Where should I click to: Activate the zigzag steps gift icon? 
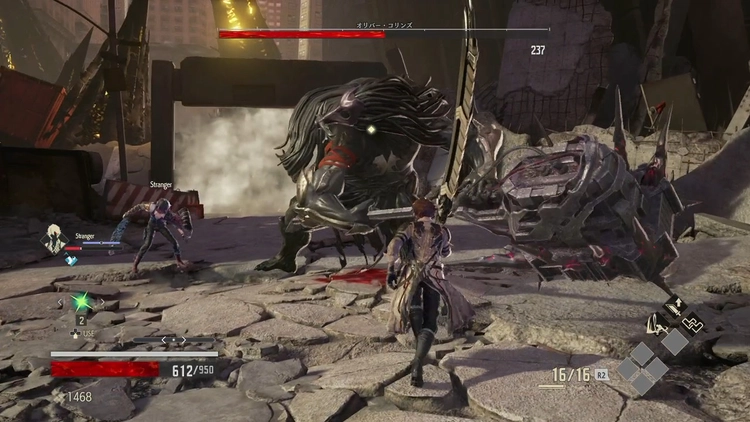point(692,323)
